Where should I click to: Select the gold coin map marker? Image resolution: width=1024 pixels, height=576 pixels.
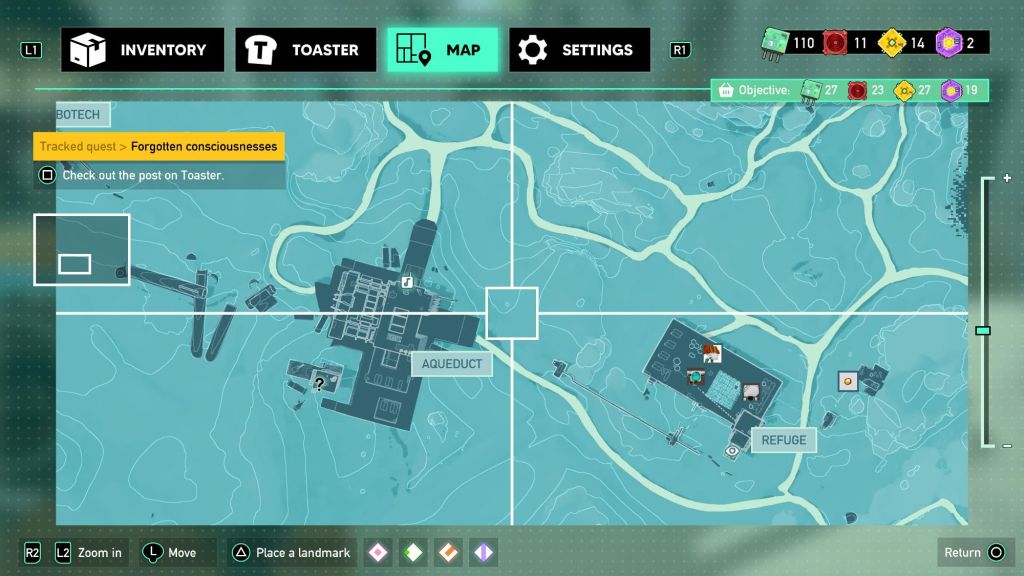coord(848,380)
